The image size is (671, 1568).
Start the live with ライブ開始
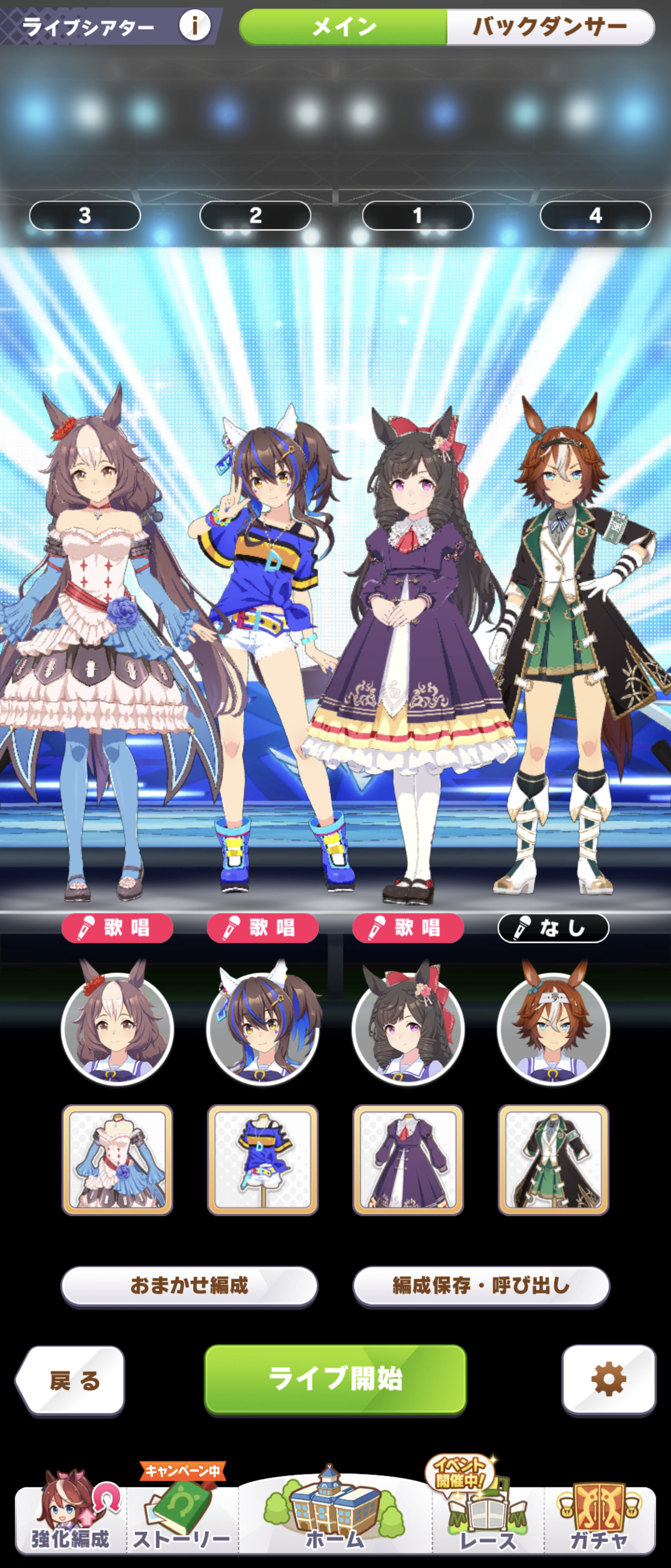point(335,1379)
